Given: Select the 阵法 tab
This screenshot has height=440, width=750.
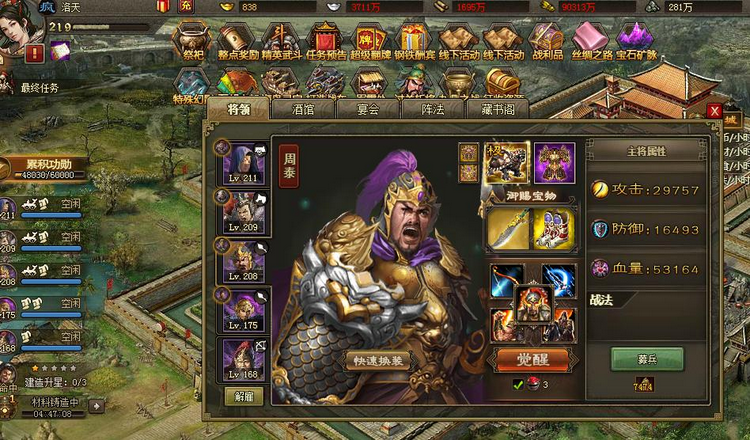Looking at the screenshot, I should [x=430, y=109].
